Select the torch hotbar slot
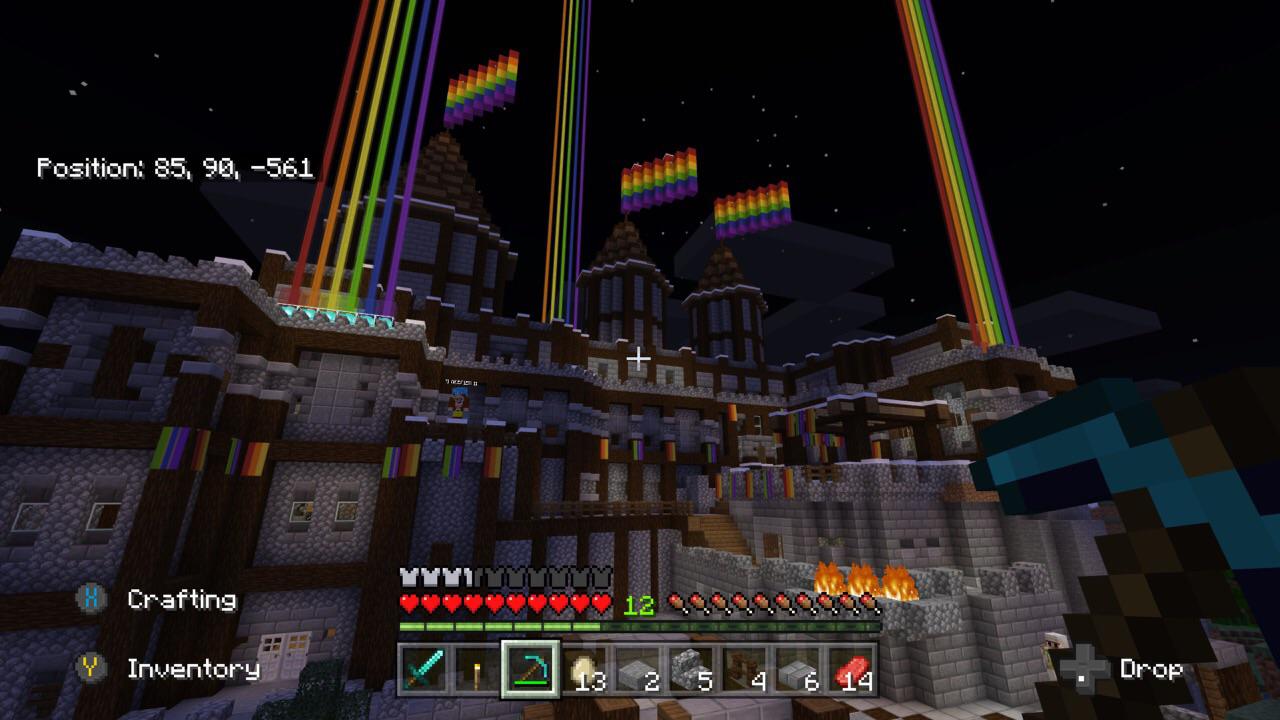 point(476,668)
